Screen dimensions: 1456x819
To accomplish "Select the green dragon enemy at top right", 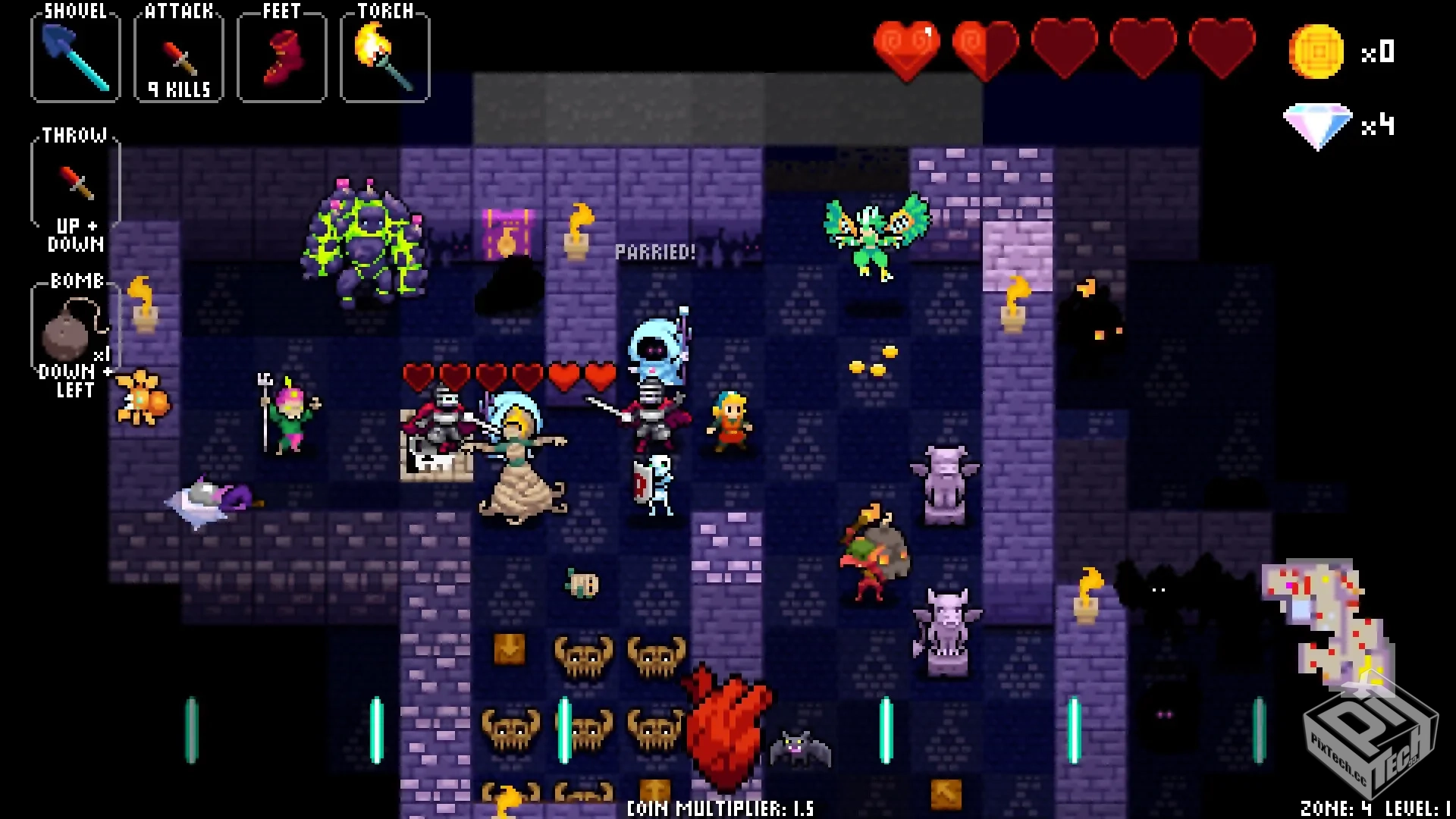I will tap(874, 231).
